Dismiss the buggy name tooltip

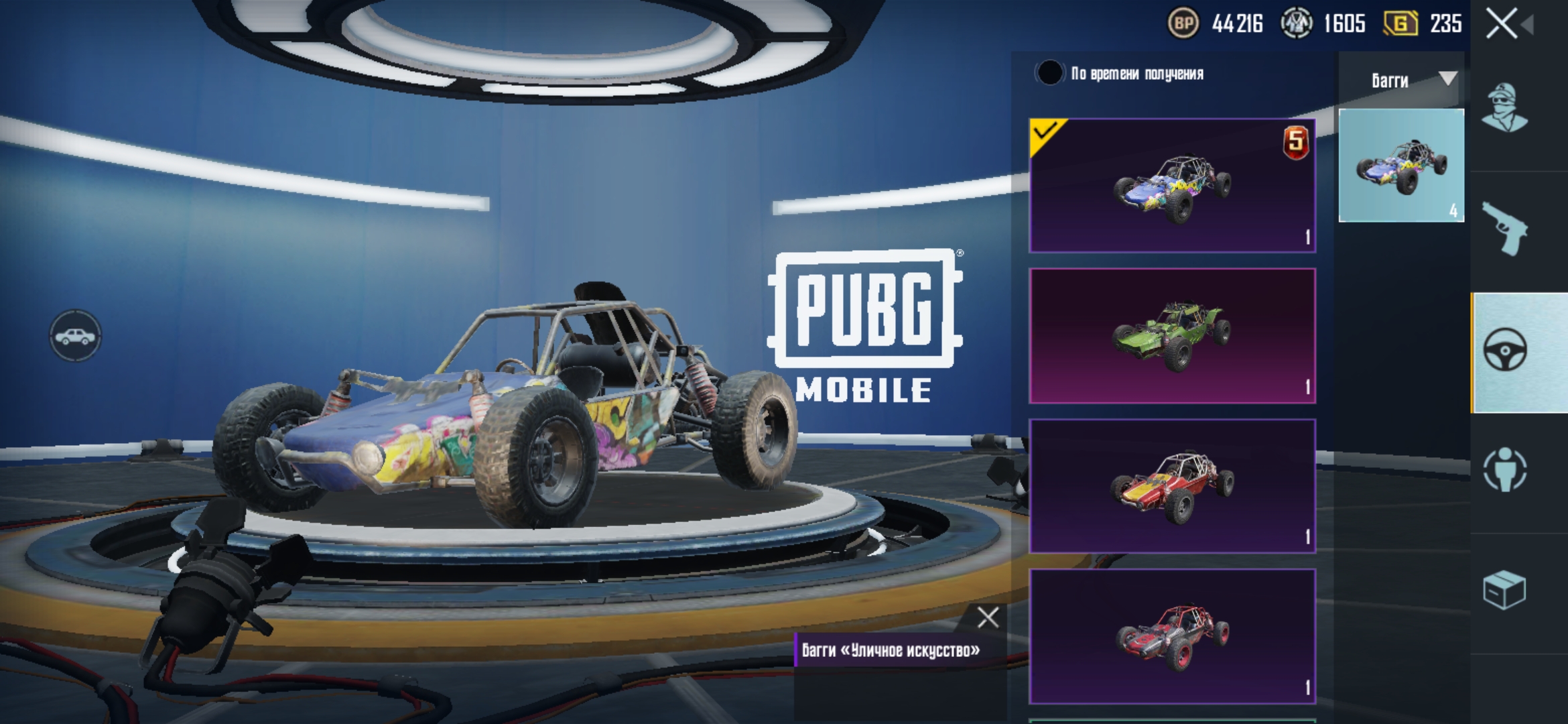[988, 617]
